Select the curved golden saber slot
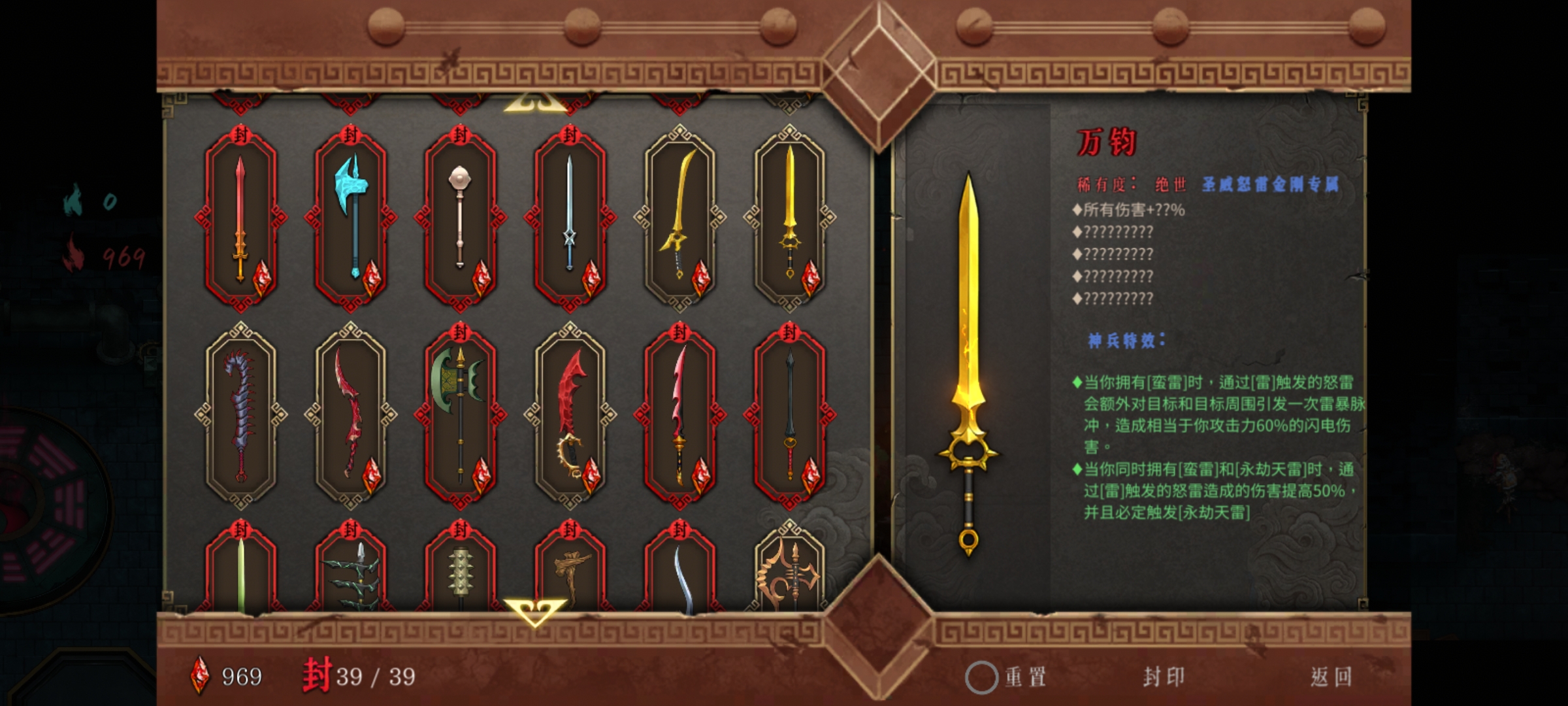This screenshot has height=706, width=1568. (x=679, y=218)
